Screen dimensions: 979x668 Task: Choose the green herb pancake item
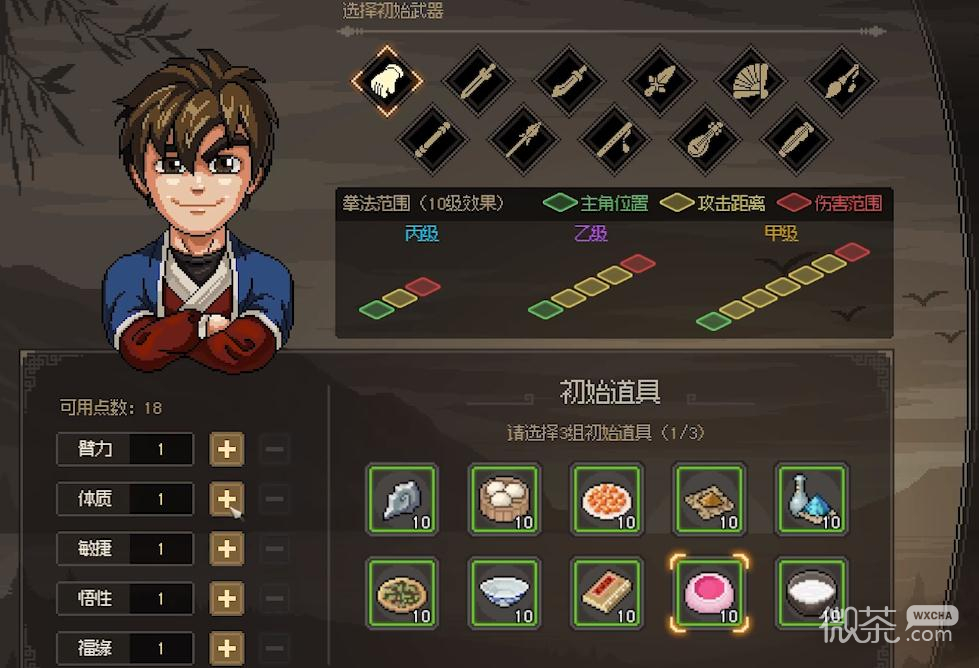click(401, 593)
